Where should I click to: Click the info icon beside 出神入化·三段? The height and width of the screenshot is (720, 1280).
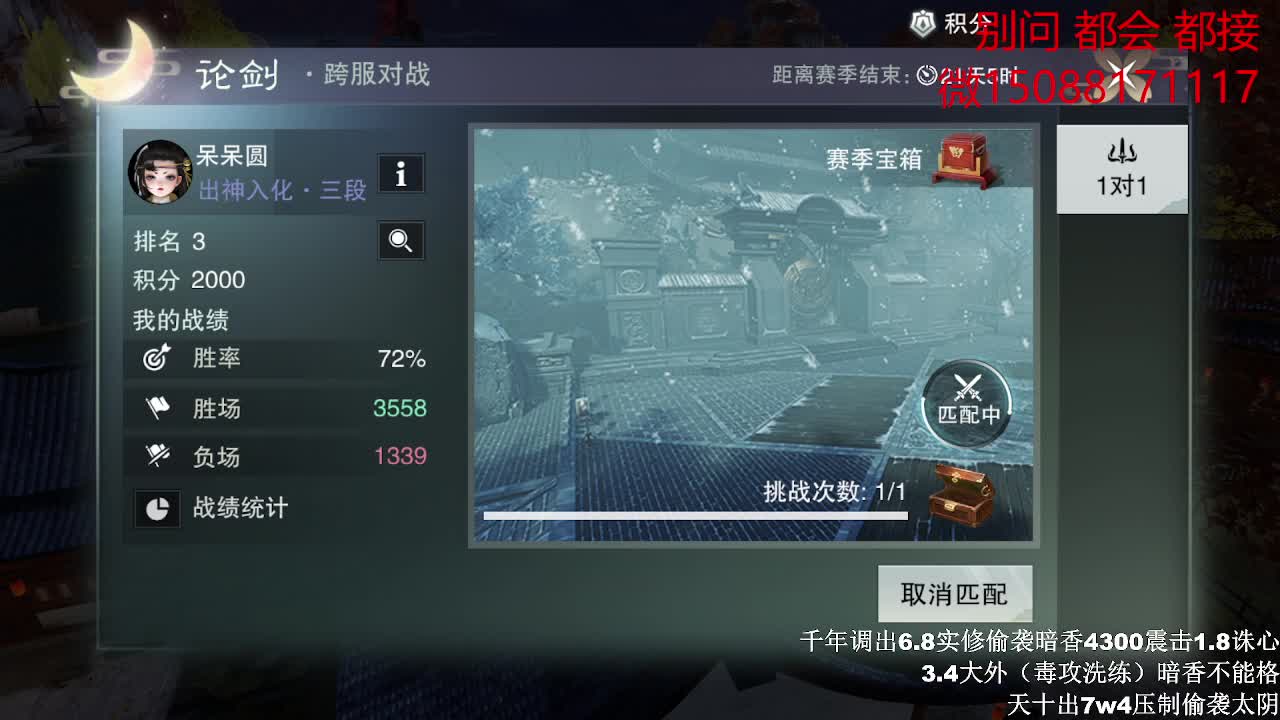click(400, 173)
